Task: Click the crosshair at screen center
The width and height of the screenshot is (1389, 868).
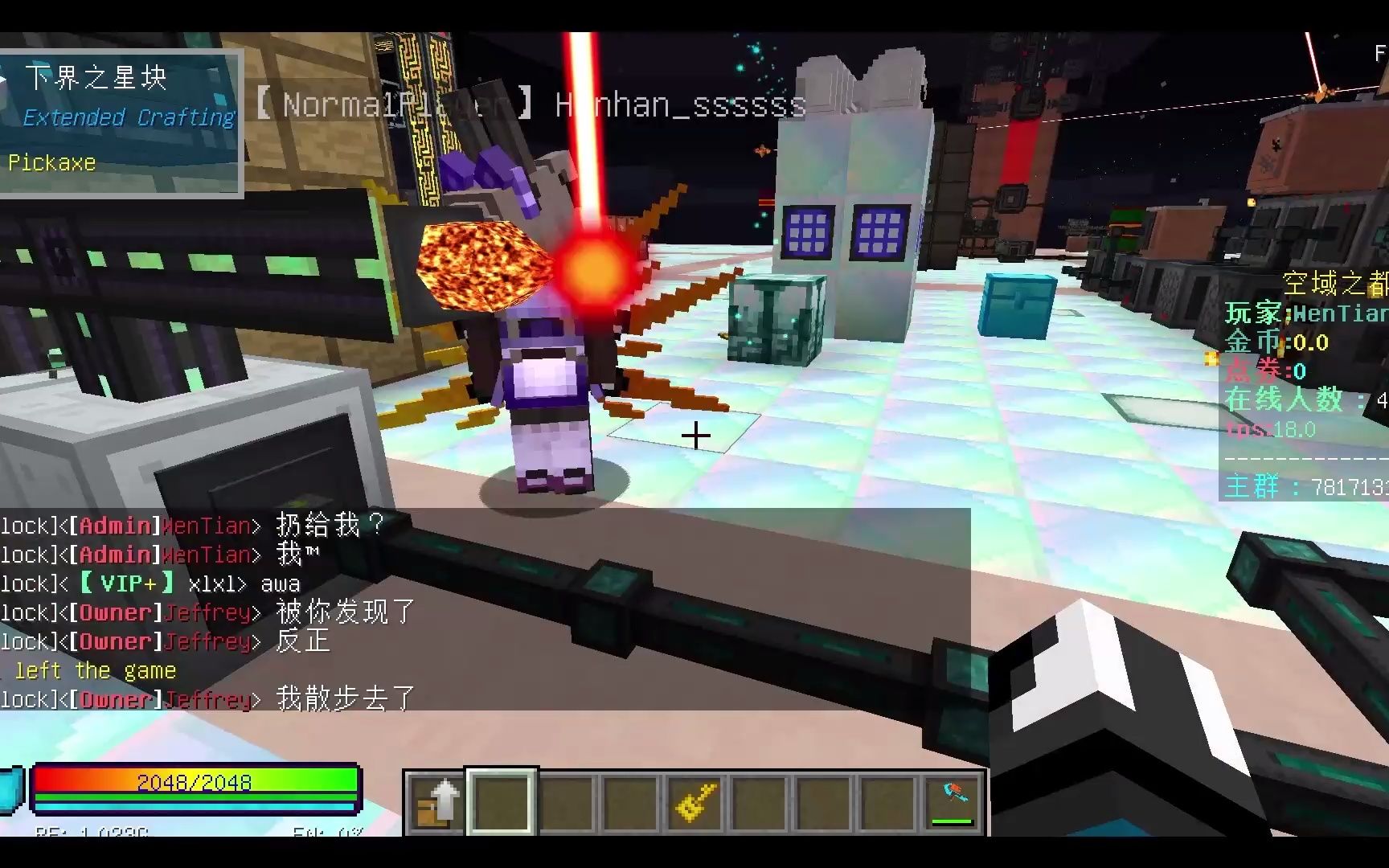Action: pos(694,436)
